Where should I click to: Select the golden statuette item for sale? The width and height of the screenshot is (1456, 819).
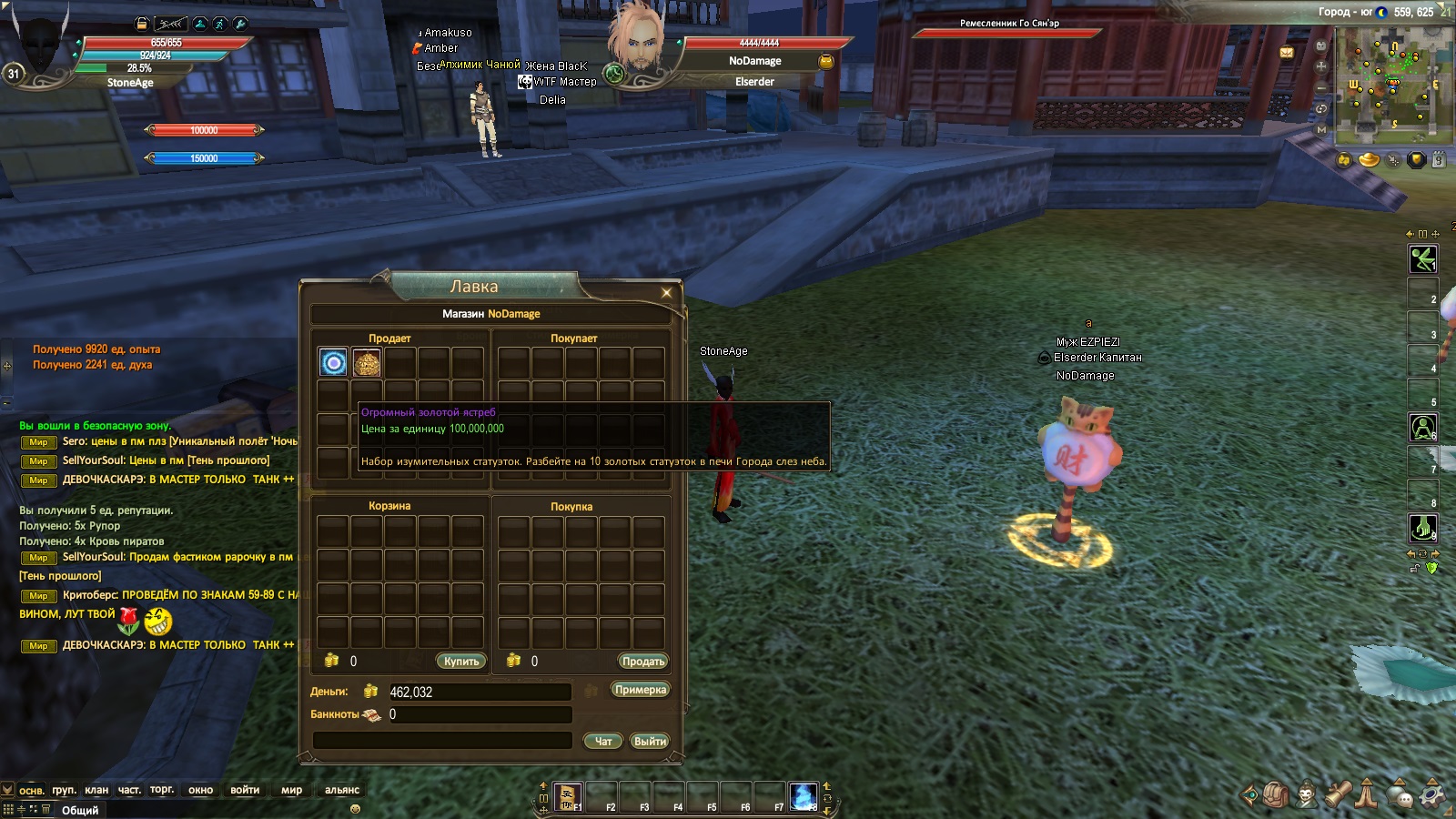[x=367, y=363]
